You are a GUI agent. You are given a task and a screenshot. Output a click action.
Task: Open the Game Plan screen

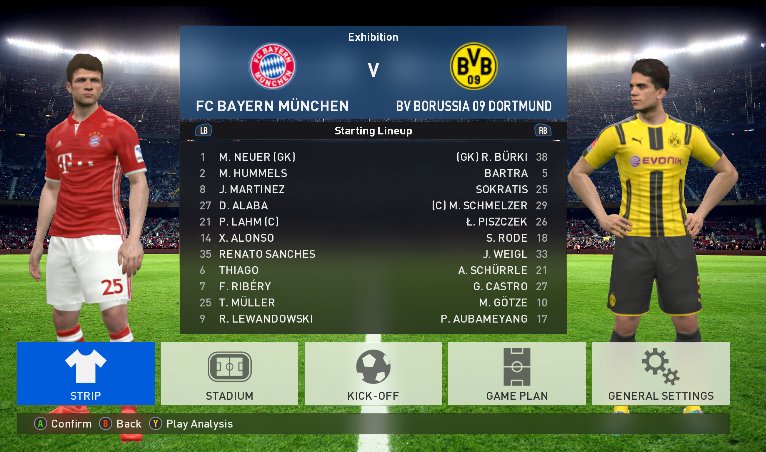click(516, 373)
